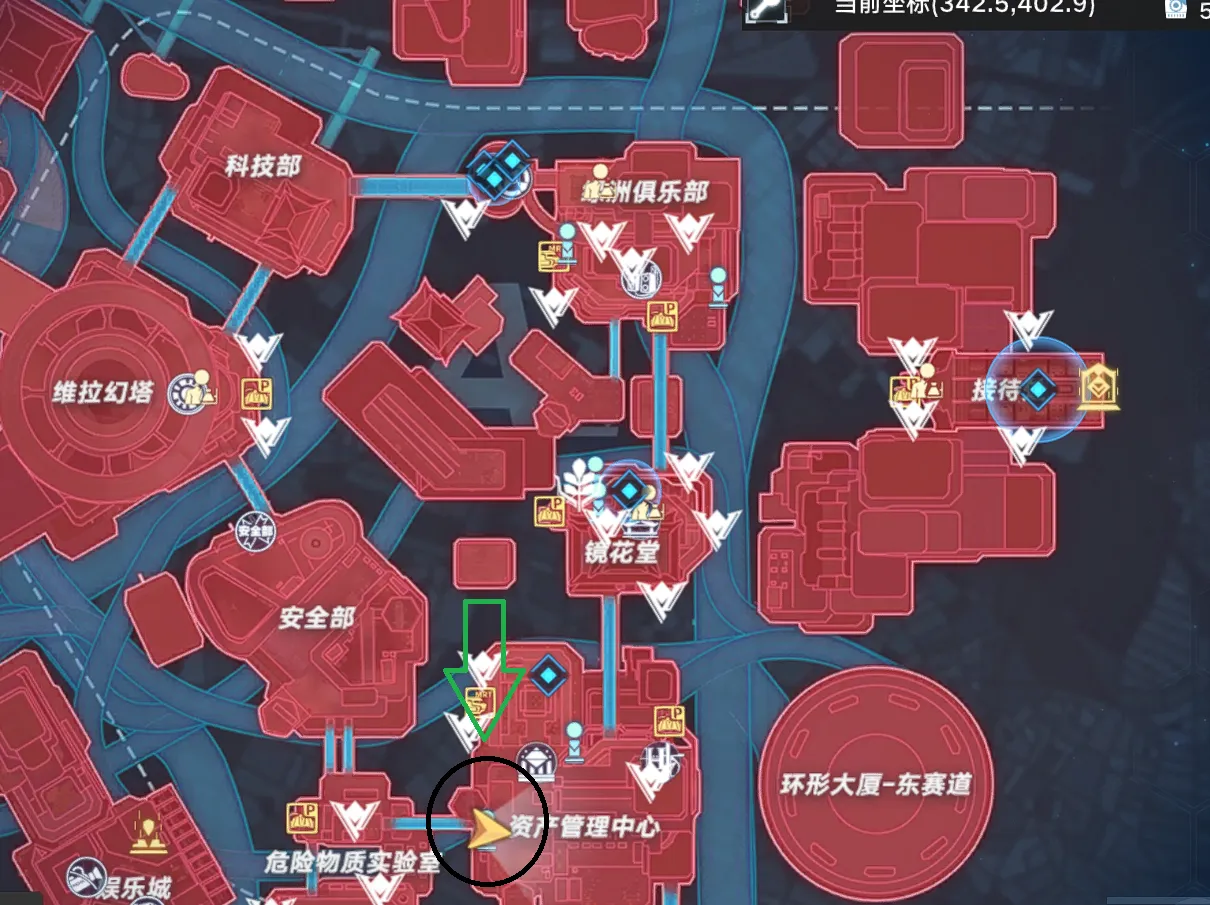Select the teleport waypoint at 接待 building
Image resolution: width=1210 pixels, height=905 pixels.
1039,389
